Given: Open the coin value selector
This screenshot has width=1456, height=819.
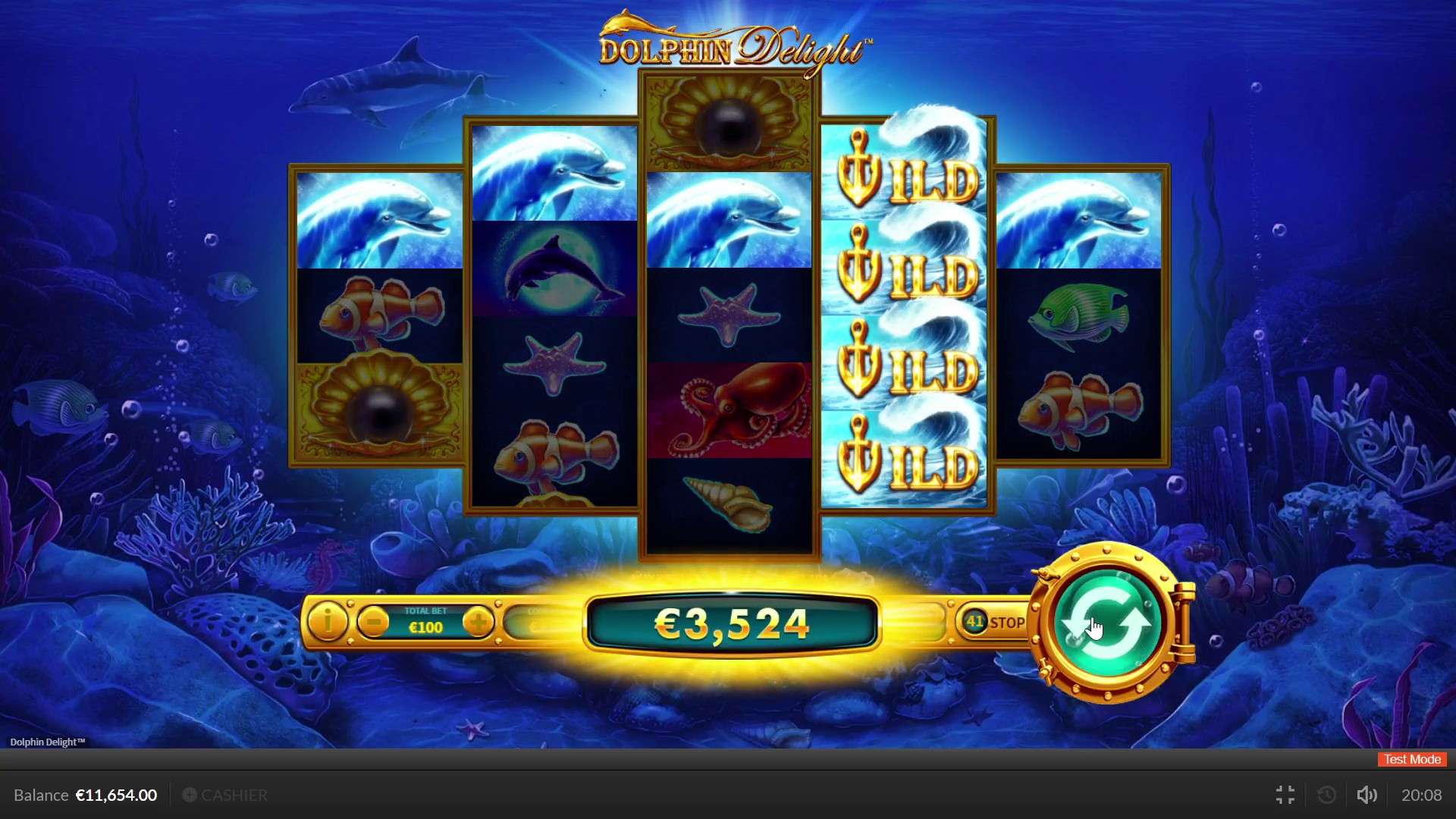Looking at the screenshot, I should pos(538,623).
